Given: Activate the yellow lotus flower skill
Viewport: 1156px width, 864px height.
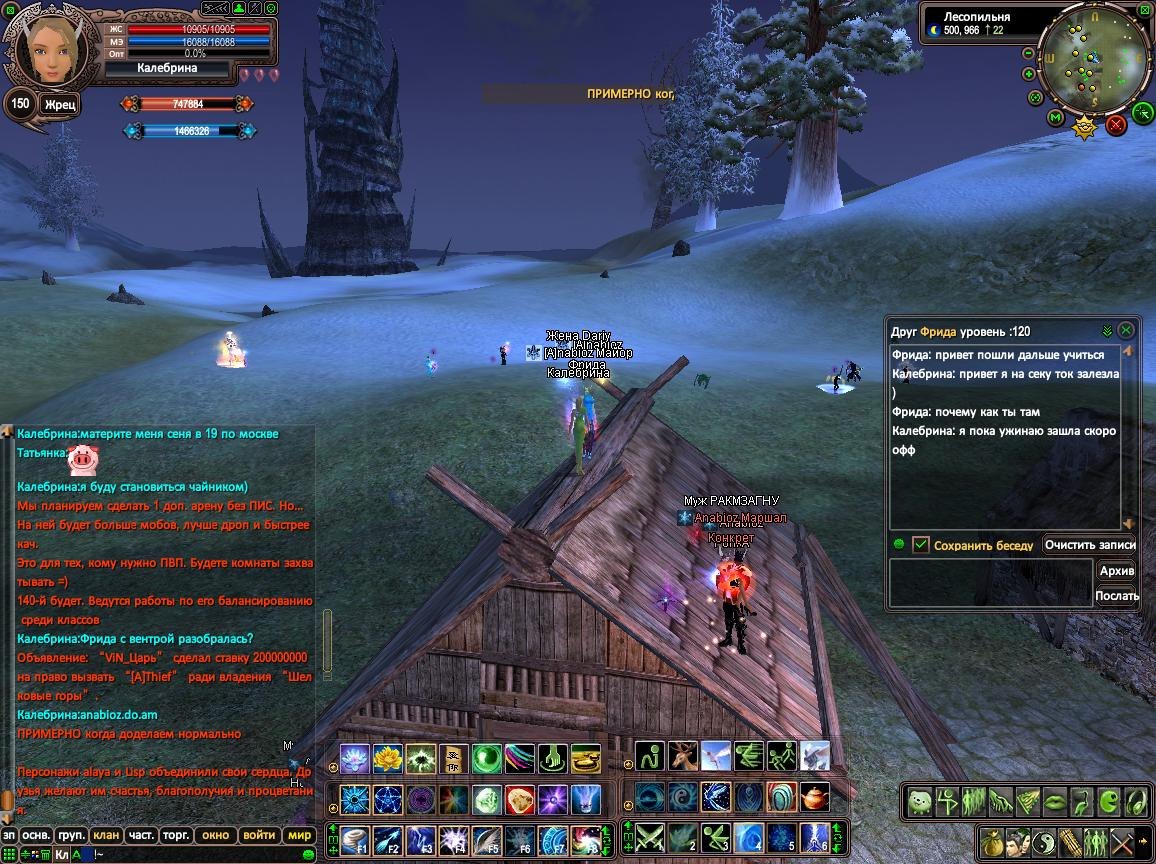Looking at the screenshot, I should (x=387, y=759).
